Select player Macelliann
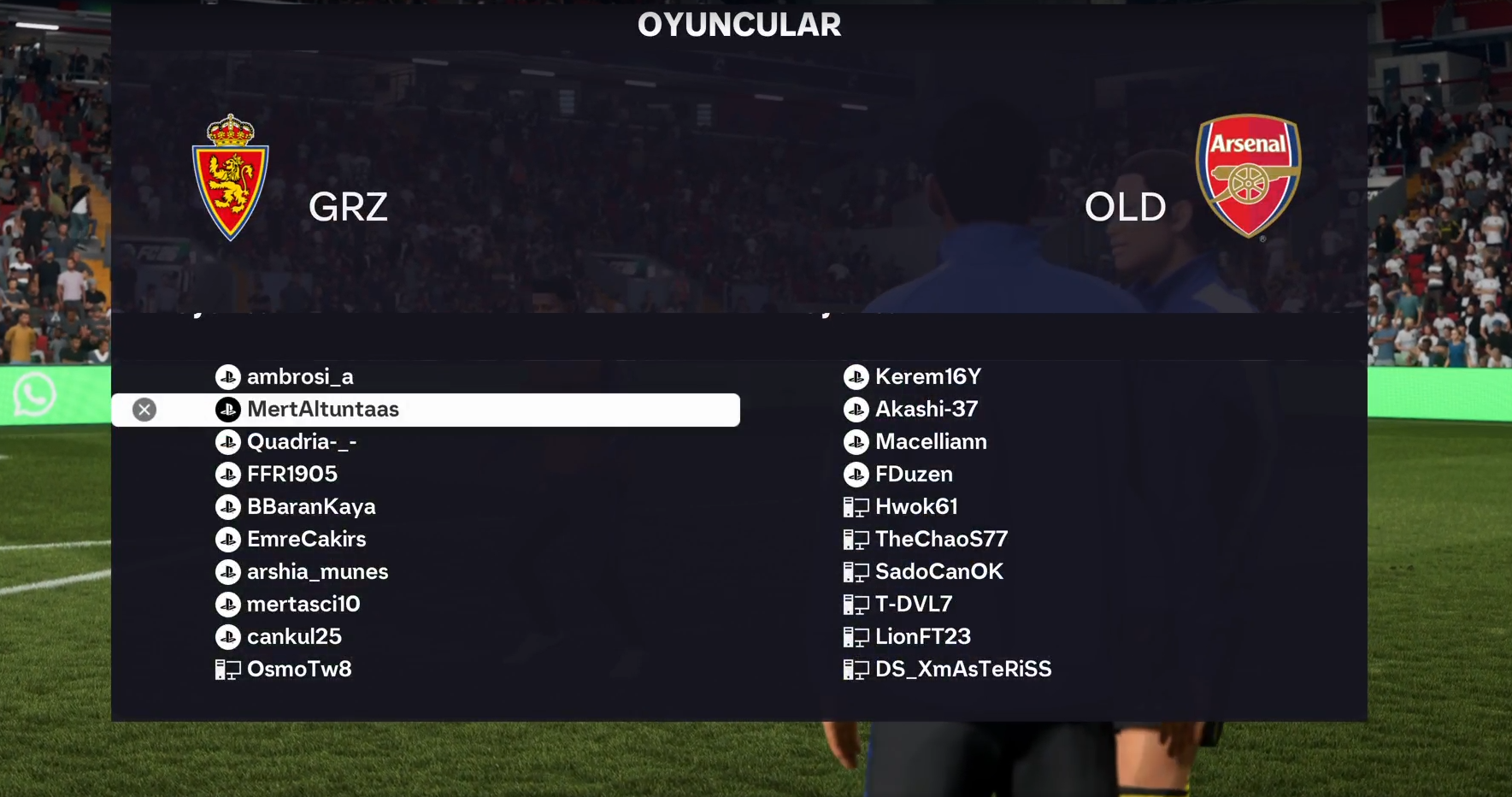This screenshot has height=797, width=1512. pyautogui.click(x=931, y=442)
